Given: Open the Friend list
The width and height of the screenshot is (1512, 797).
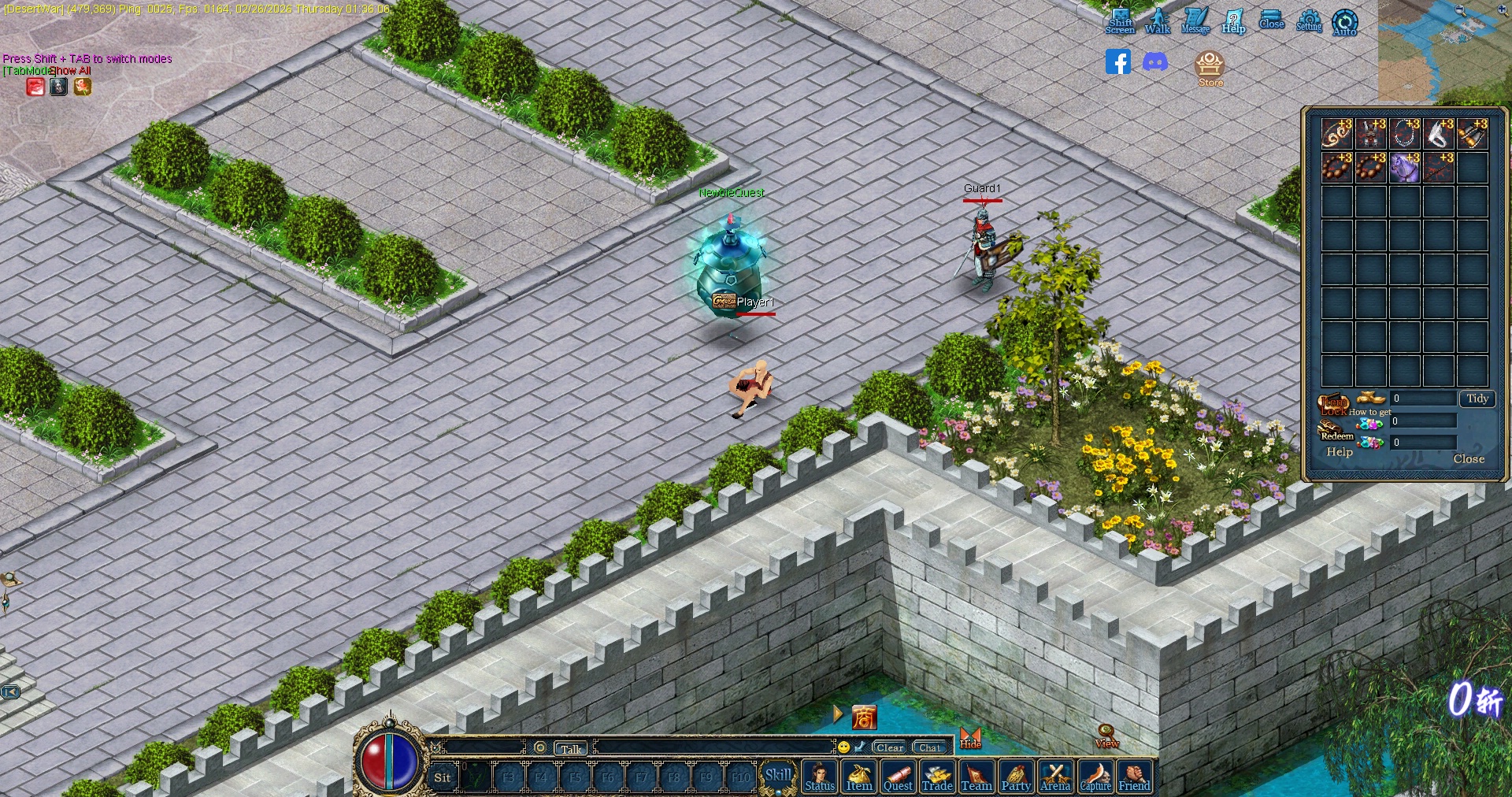Looking at the screenshot, I should pos(1134,777).
